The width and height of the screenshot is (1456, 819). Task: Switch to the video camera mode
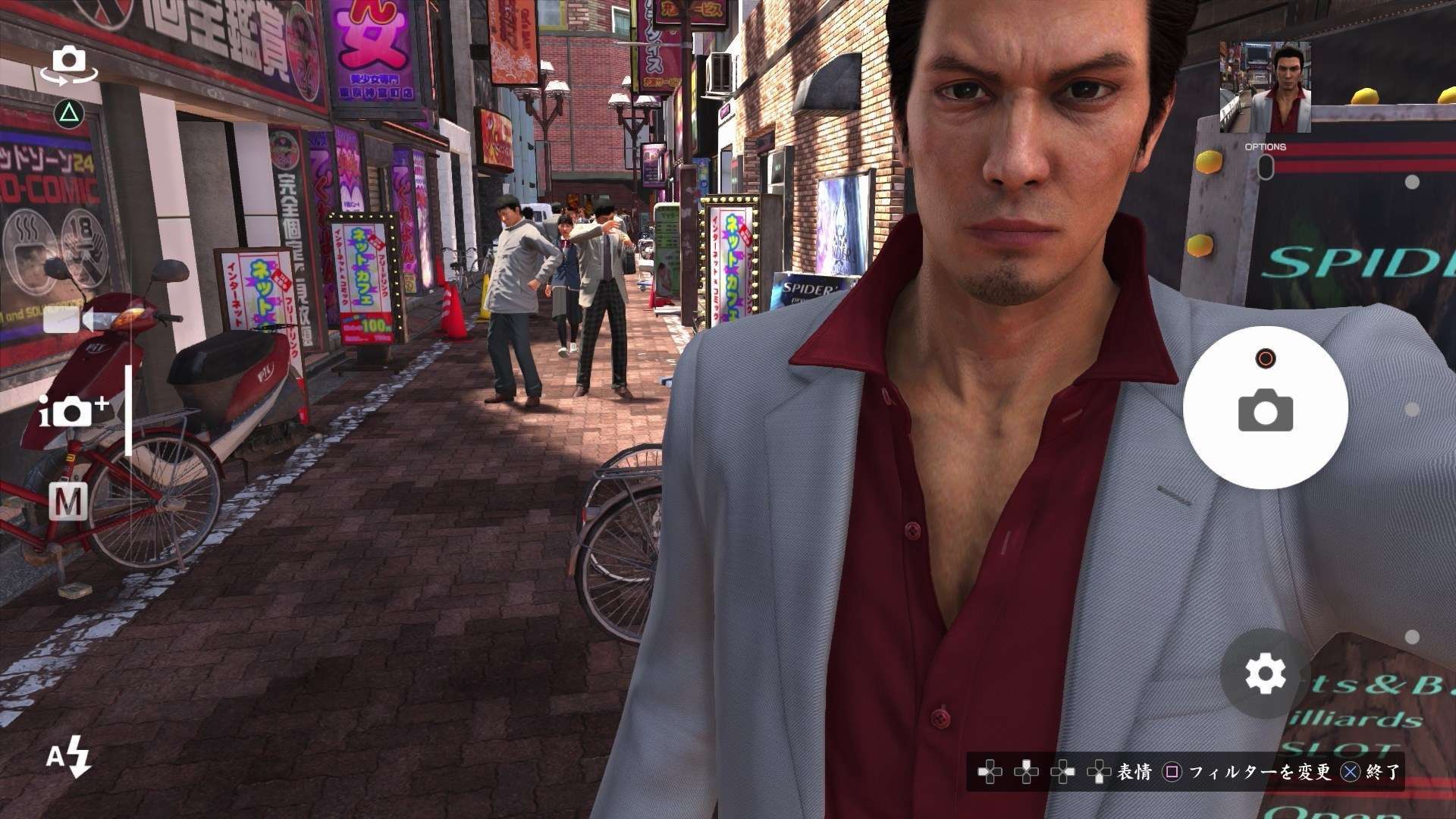coord(68,320)
